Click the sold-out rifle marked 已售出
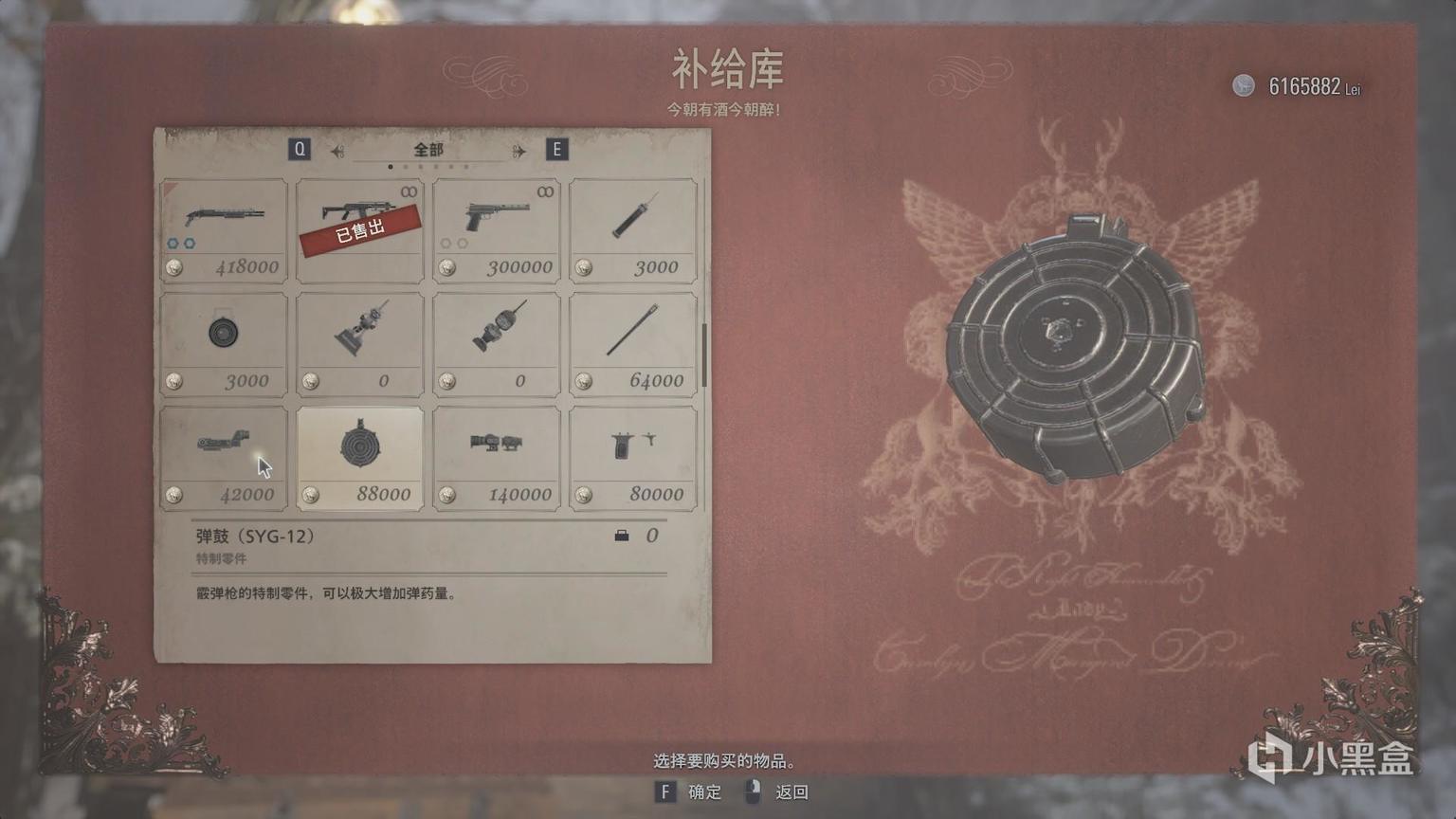The width and height of the screenshot is (1456, 819). pyautogui.click(x=360, y=227)
